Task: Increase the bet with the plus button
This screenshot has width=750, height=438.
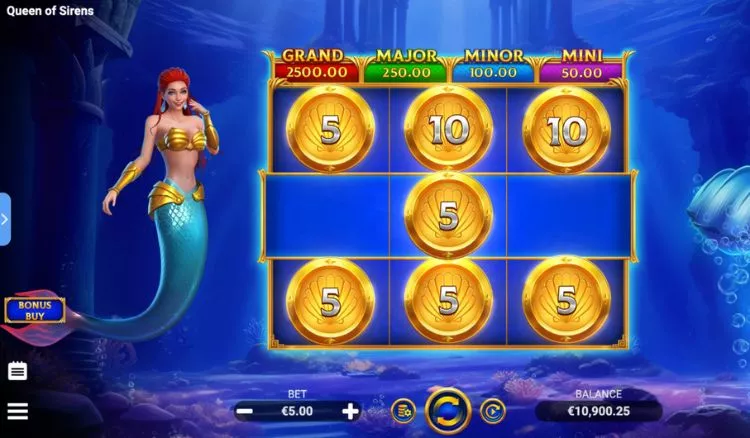Action: coord(350,411)
